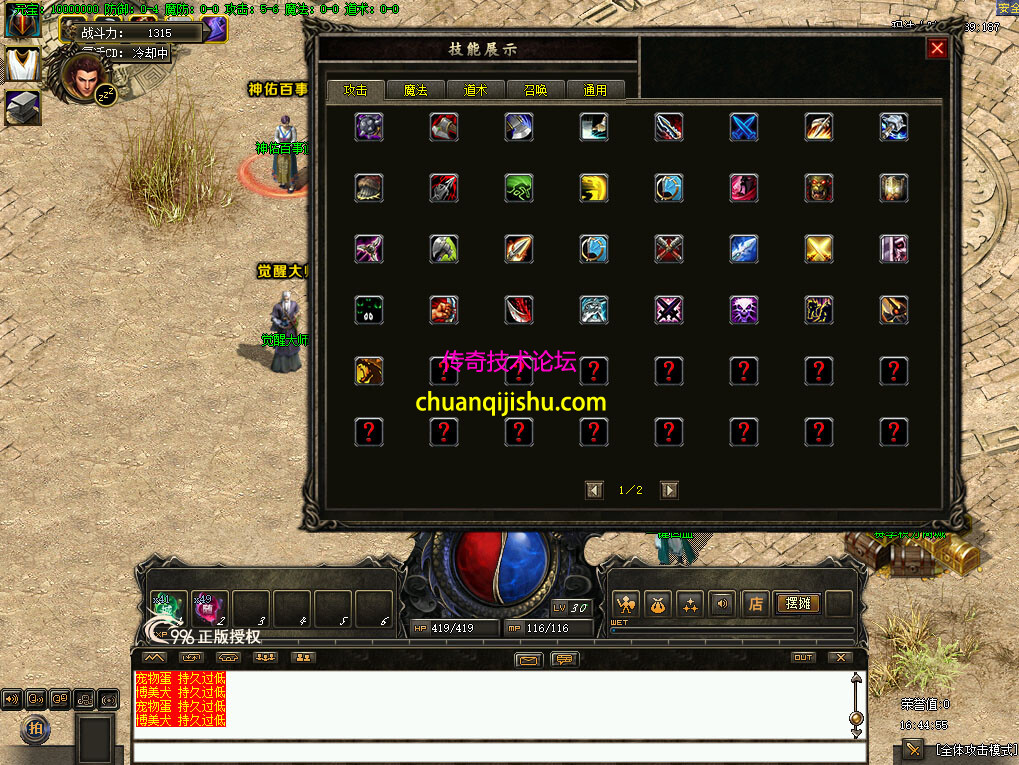Switch to the 魔法 tab
The height and width of the screenshot is (765, 1019).
pyautogui.click(x=415, y=90)
